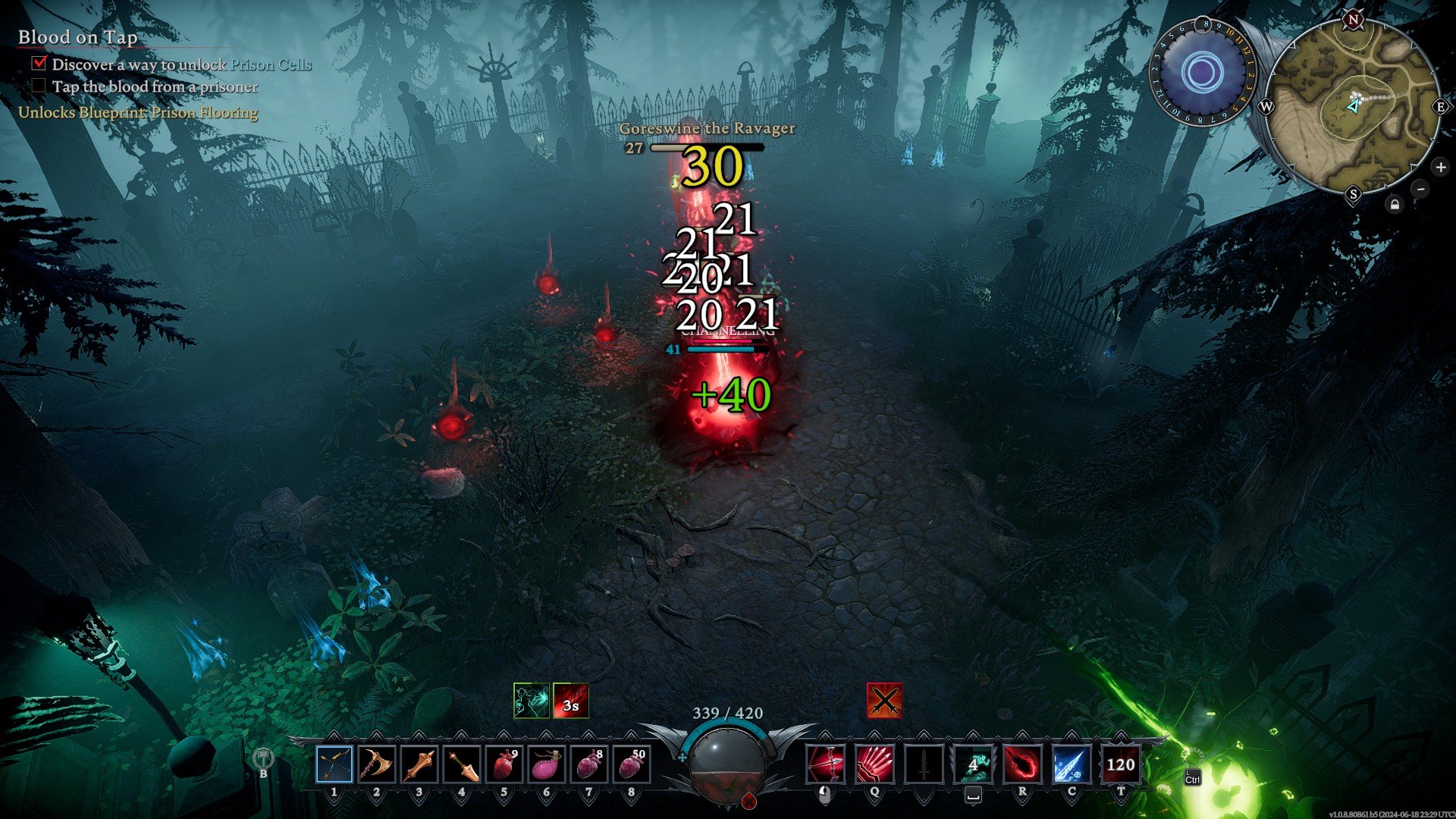Activate the multishot arrows Q ability

tap(874, 764)
